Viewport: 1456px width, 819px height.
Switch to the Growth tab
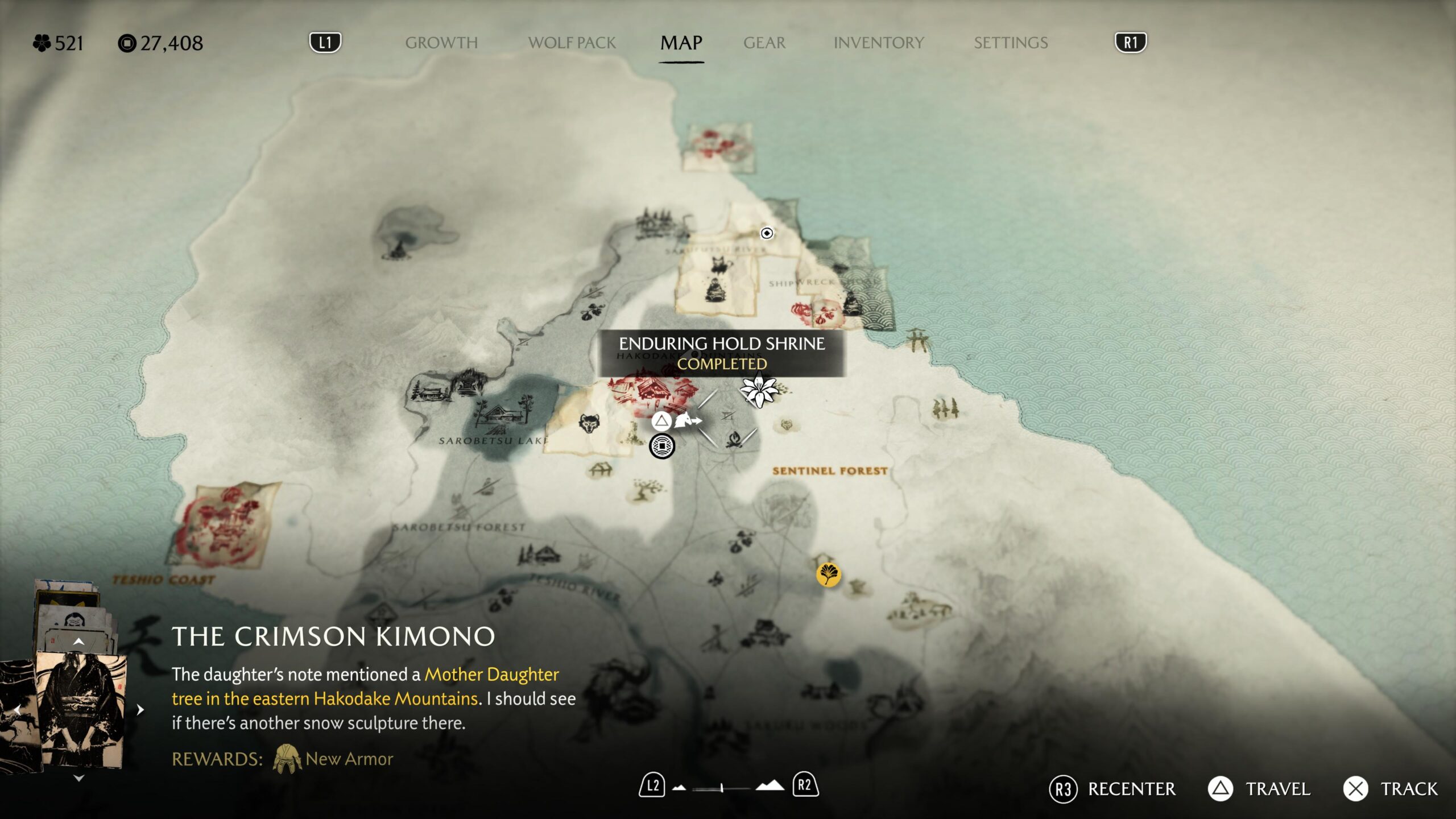tap(441, 43)
